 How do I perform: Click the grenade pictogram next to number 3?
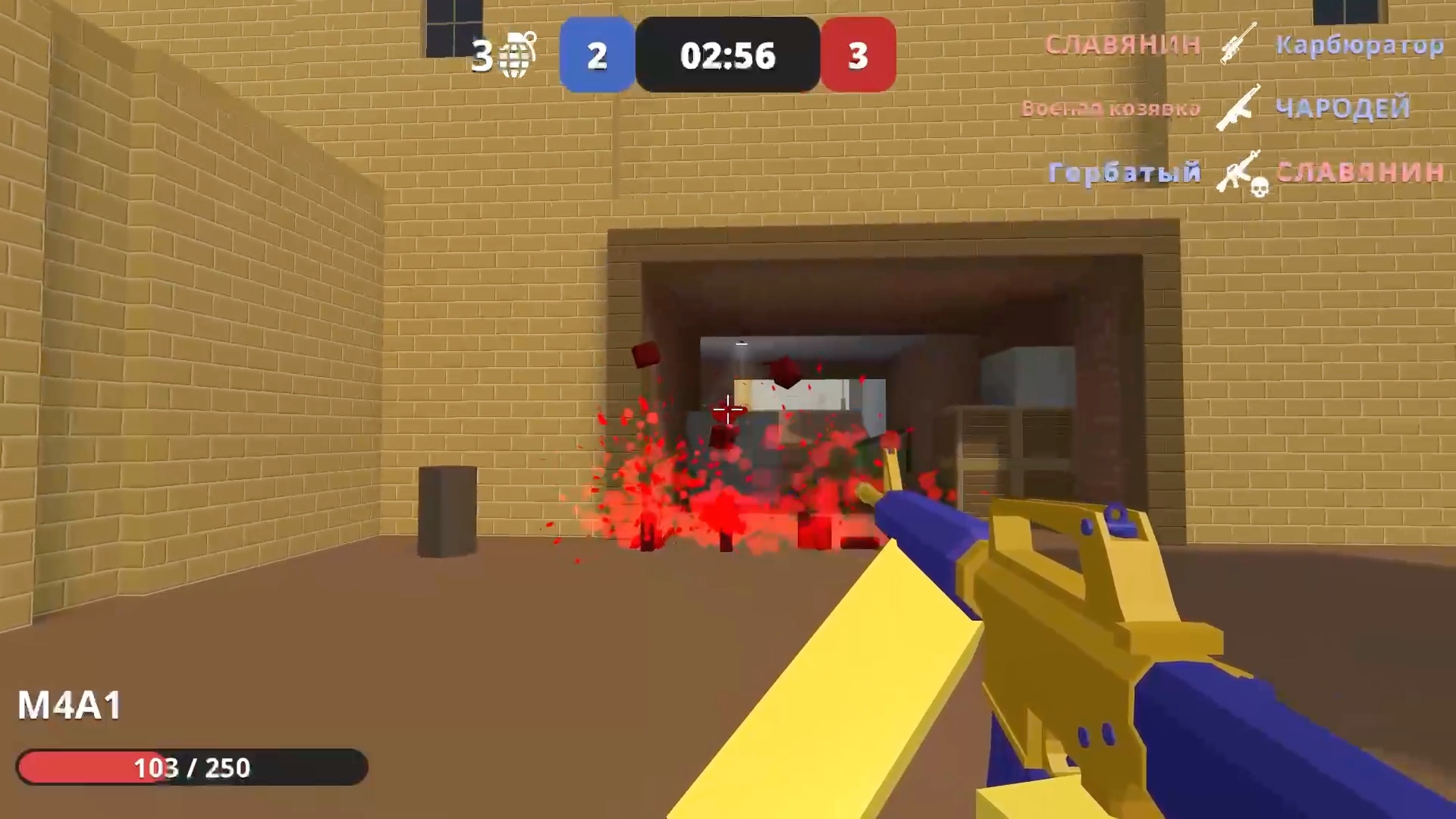(x=514, y=55)
